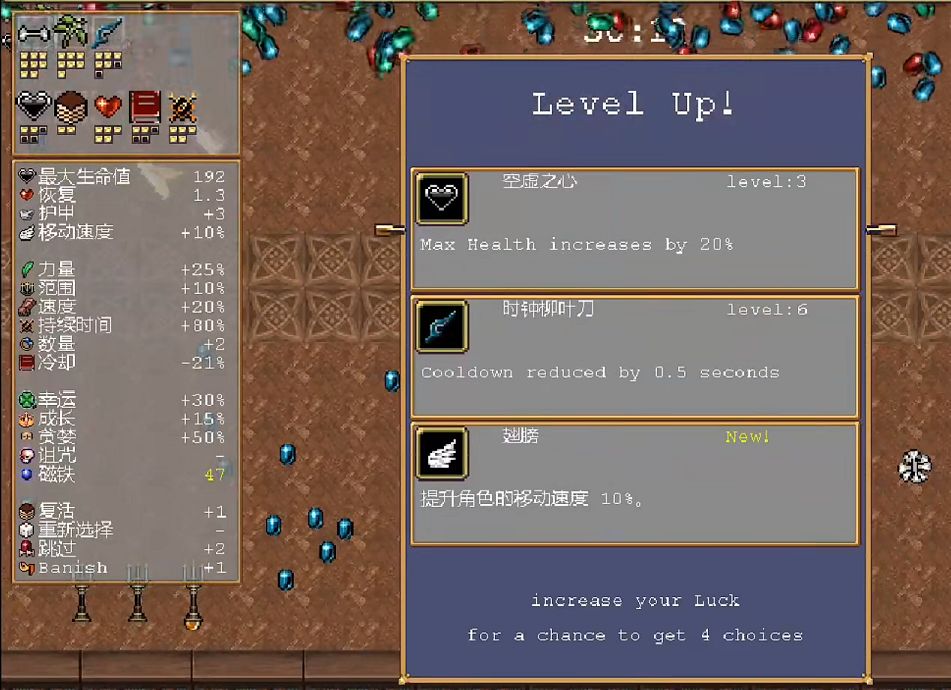Pick the New! wings movement speed card
Screen dimensions: 951x690
[x=634, y=484]
